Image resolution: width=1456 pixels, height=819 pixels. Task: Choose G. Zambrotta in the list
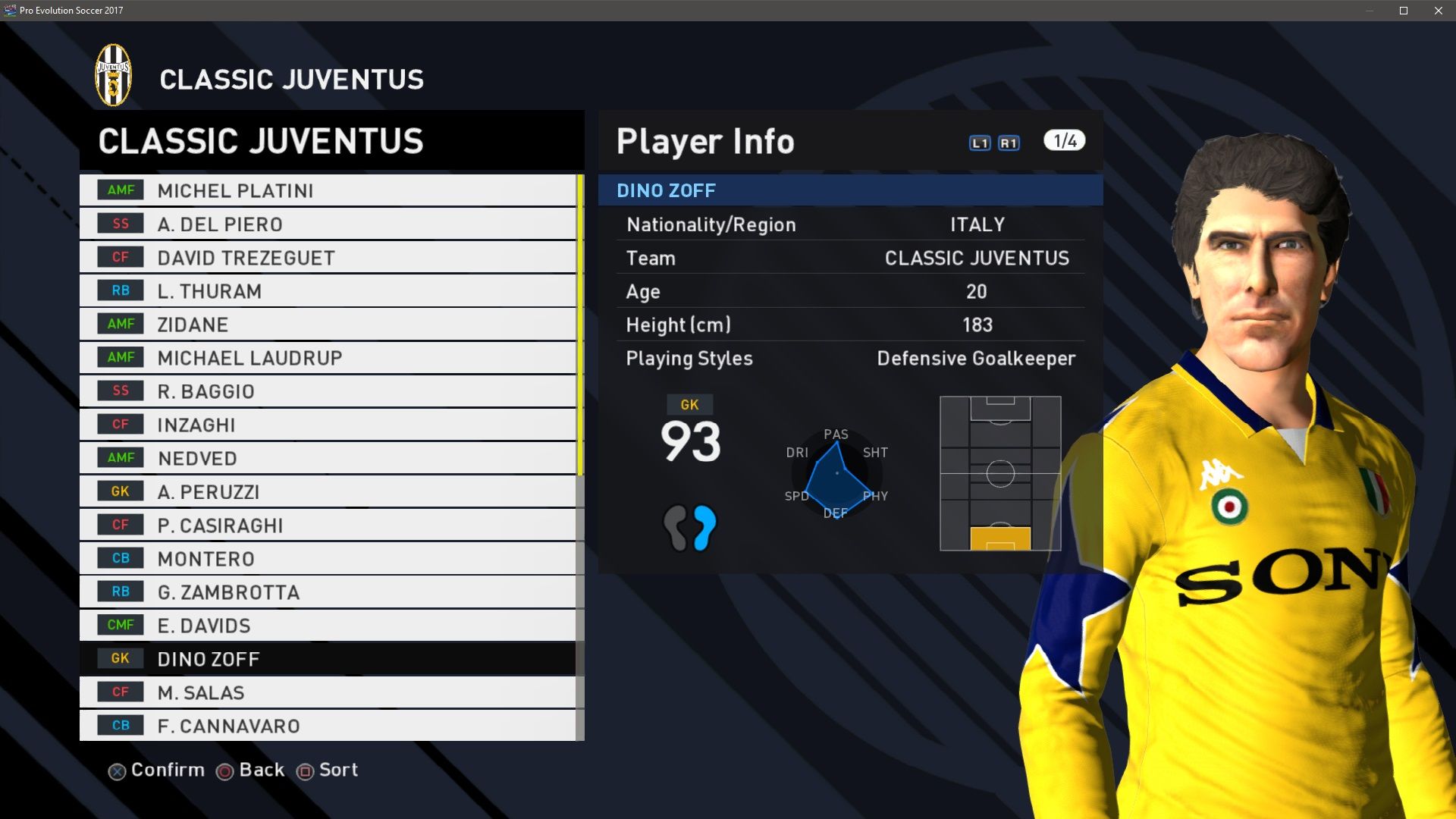(x=327, y=592)
